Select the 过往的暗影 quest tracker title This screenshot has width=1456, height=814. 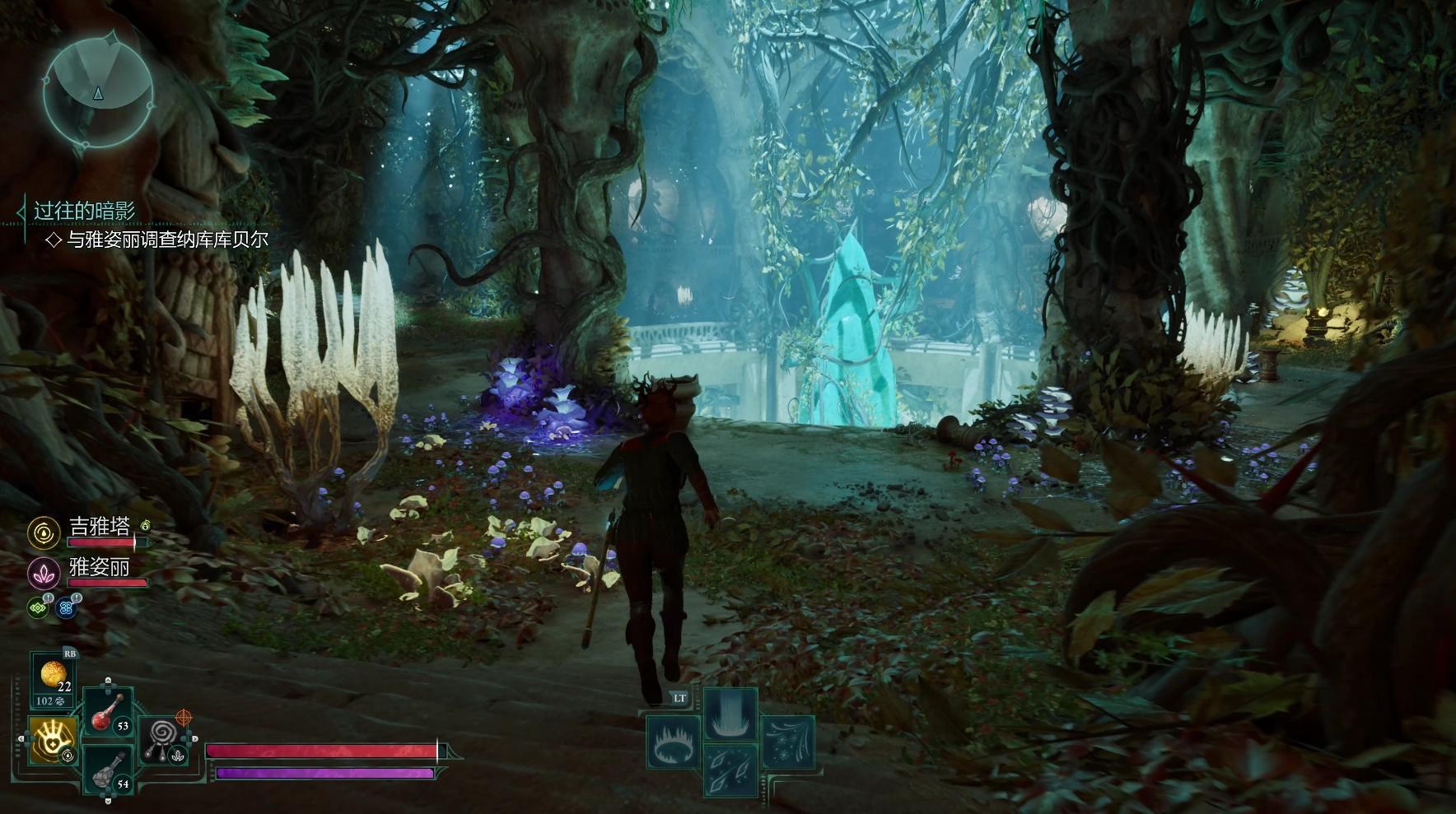(84, 211)
